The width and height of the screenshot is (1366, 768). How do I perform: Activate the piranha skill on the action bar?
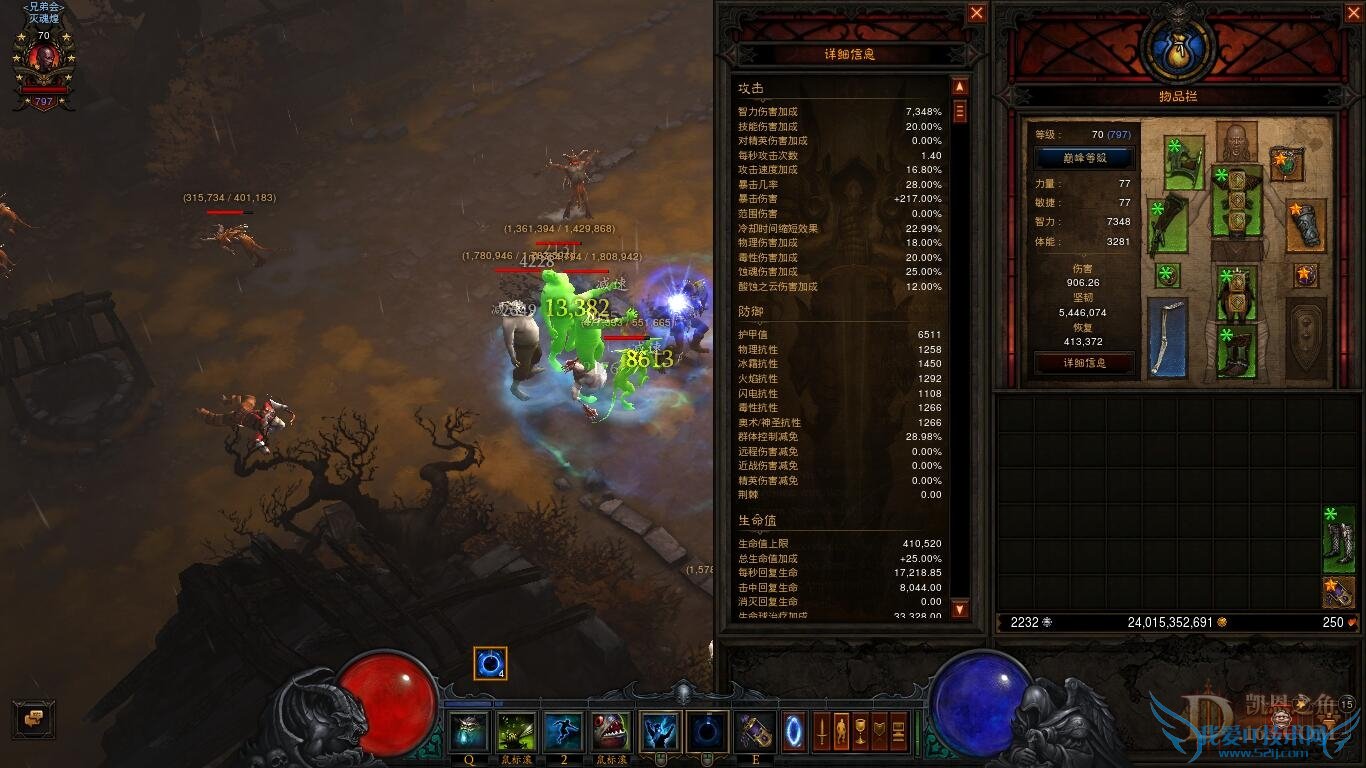(x=610, y=732)
